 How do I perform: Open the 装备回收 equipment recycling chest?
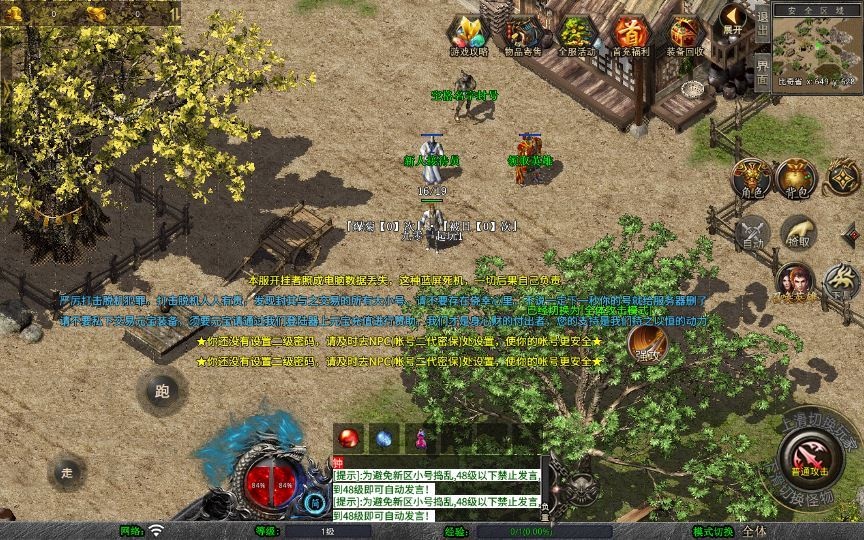[685, 35]
